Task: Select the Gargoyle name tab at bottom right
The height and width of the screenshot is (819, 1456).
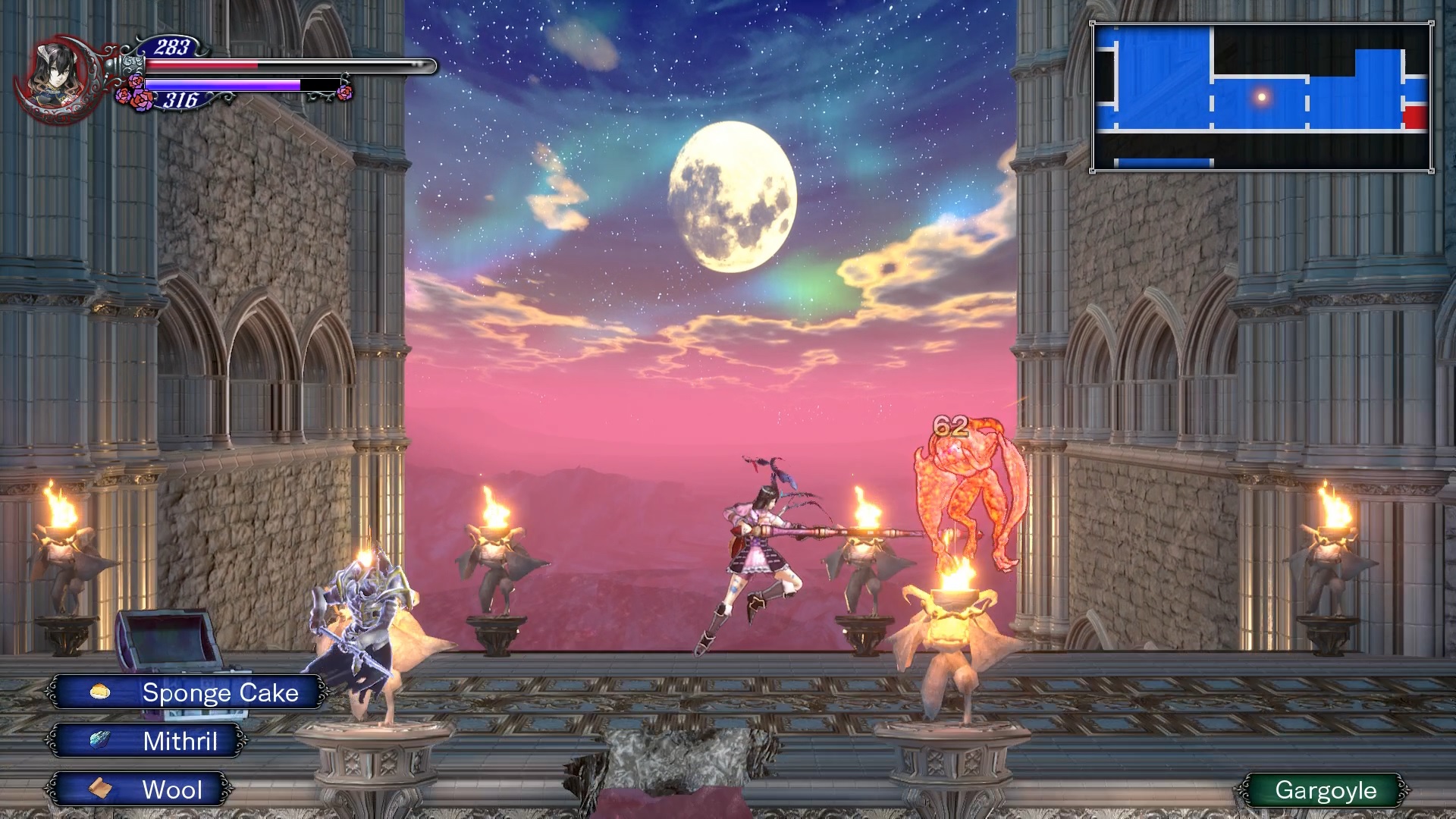Action: coord(1329,790)
